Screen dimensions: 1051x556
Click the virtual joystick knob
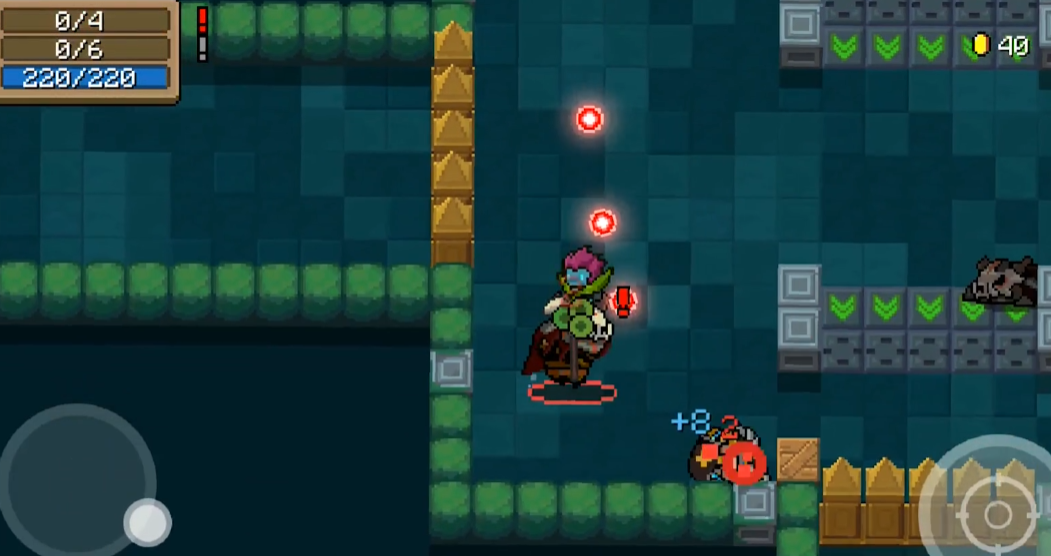[147, 521]
